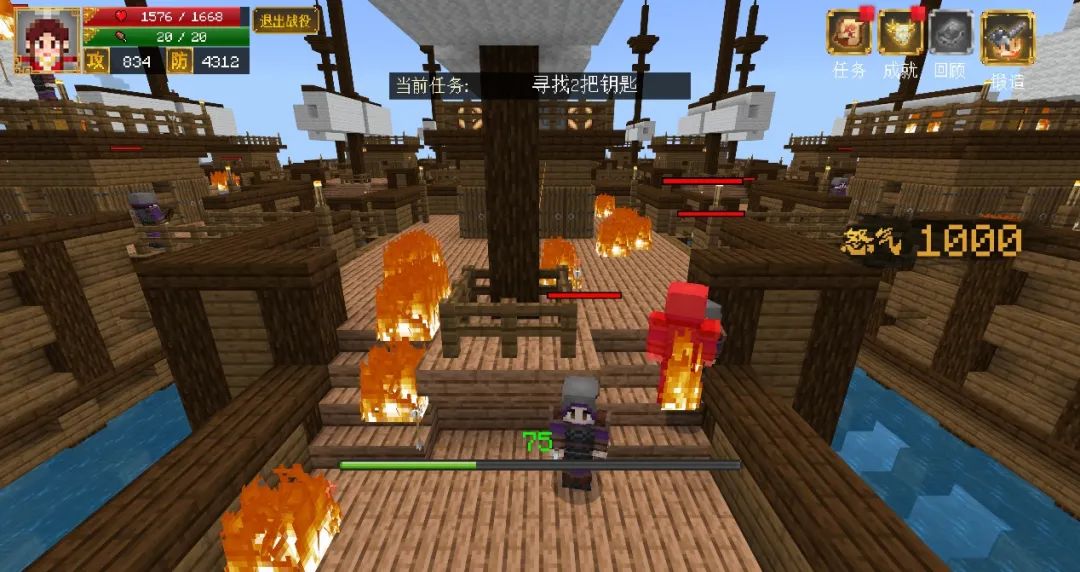Click the player character portrait
The width and height of the screenshot is (1080, 572).
coord(48,40)
